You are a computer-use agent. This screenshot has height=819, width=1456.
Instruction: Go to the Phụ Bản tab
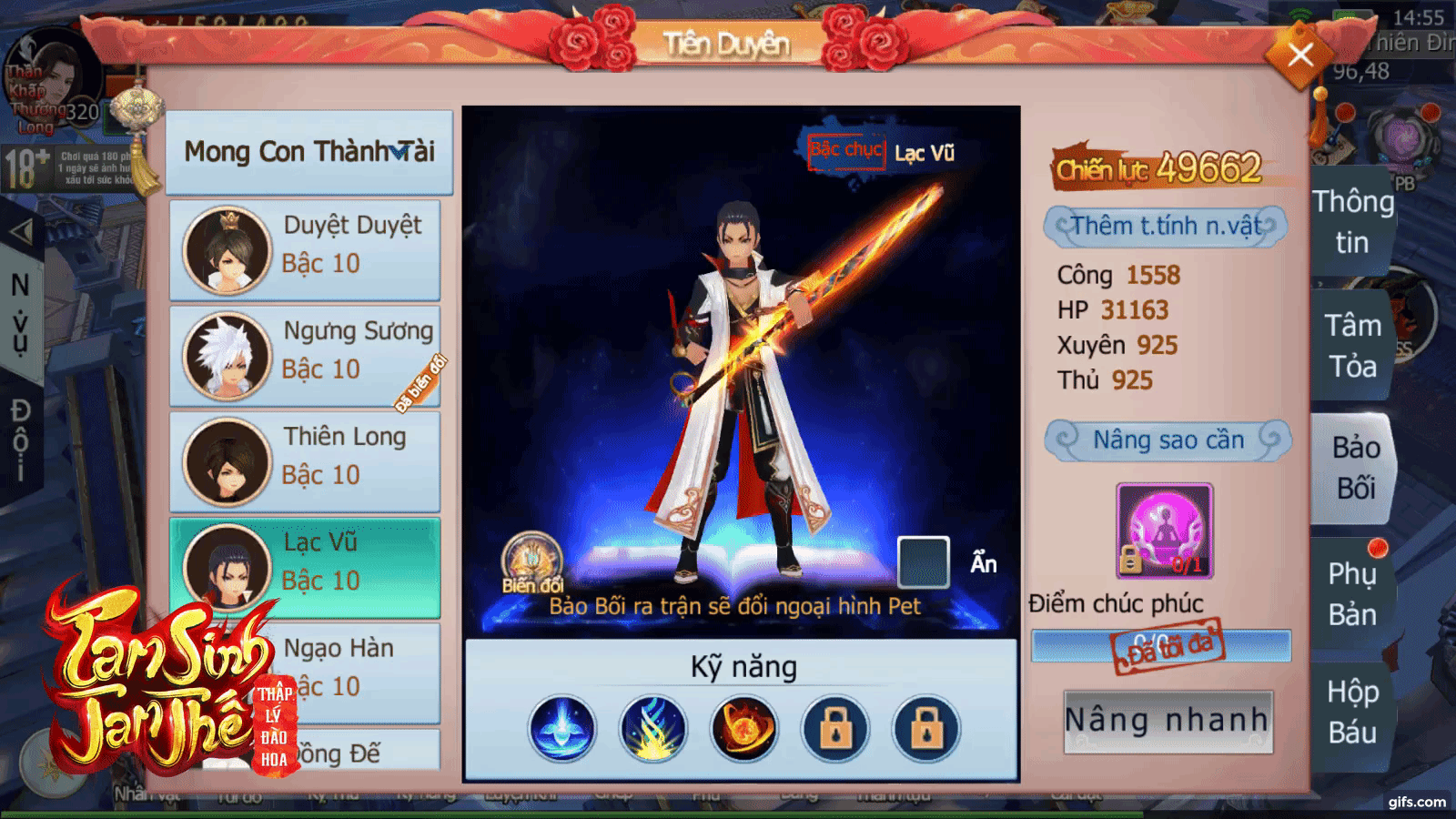click(1351, 594)
